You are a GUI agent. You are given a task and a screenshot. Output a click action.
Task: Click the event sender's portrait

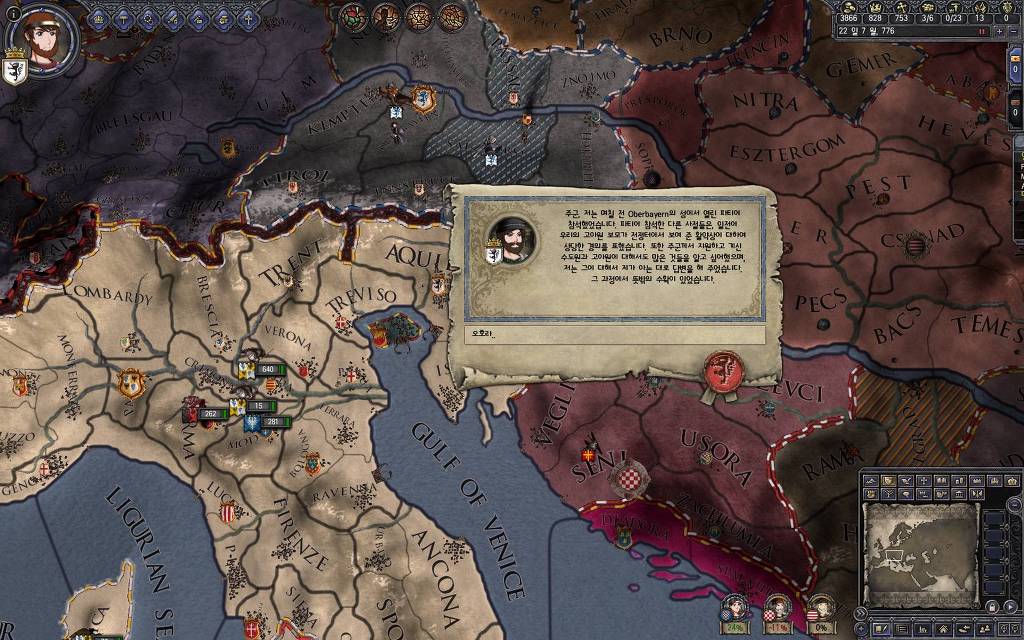(511, 239)
